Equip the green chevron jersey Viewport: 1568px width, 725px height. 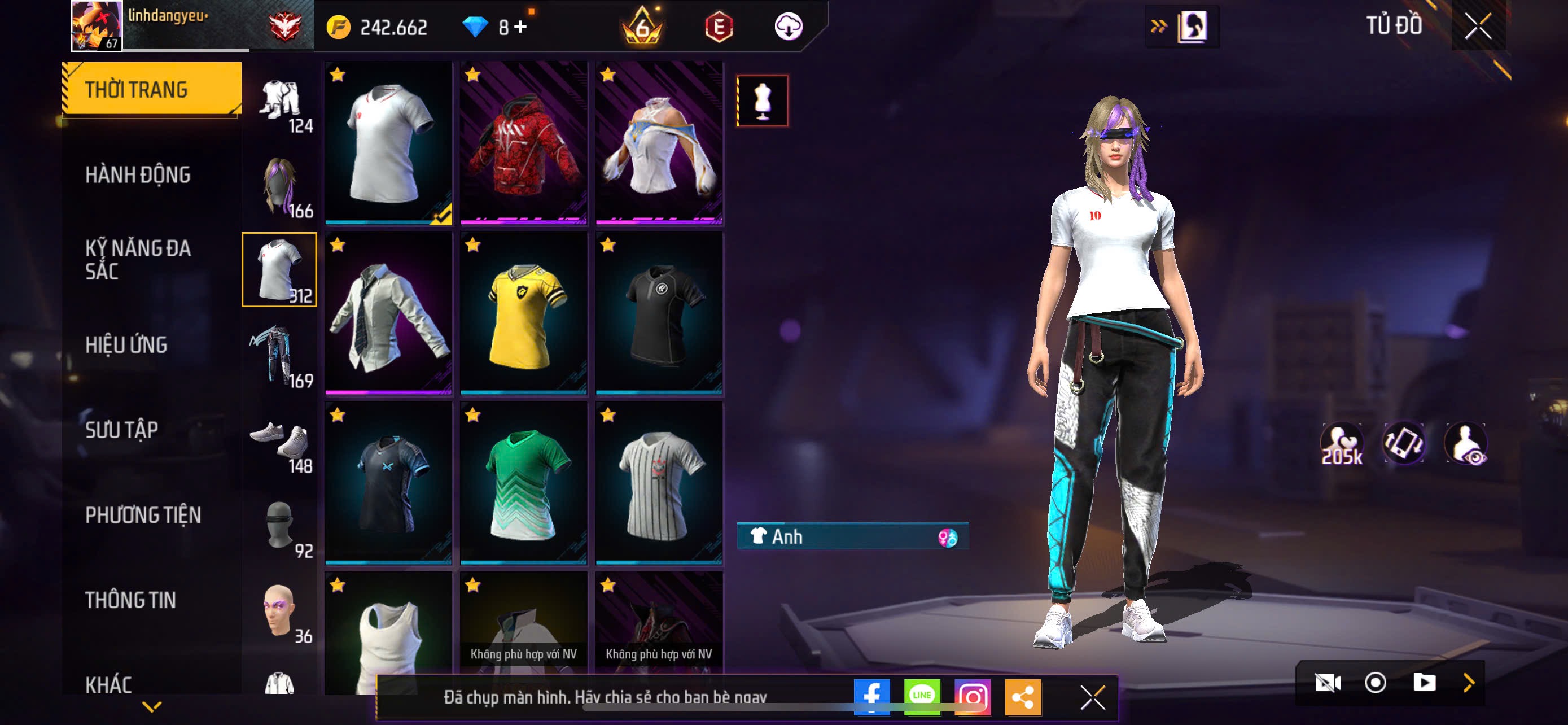click(x=523, y=483)
